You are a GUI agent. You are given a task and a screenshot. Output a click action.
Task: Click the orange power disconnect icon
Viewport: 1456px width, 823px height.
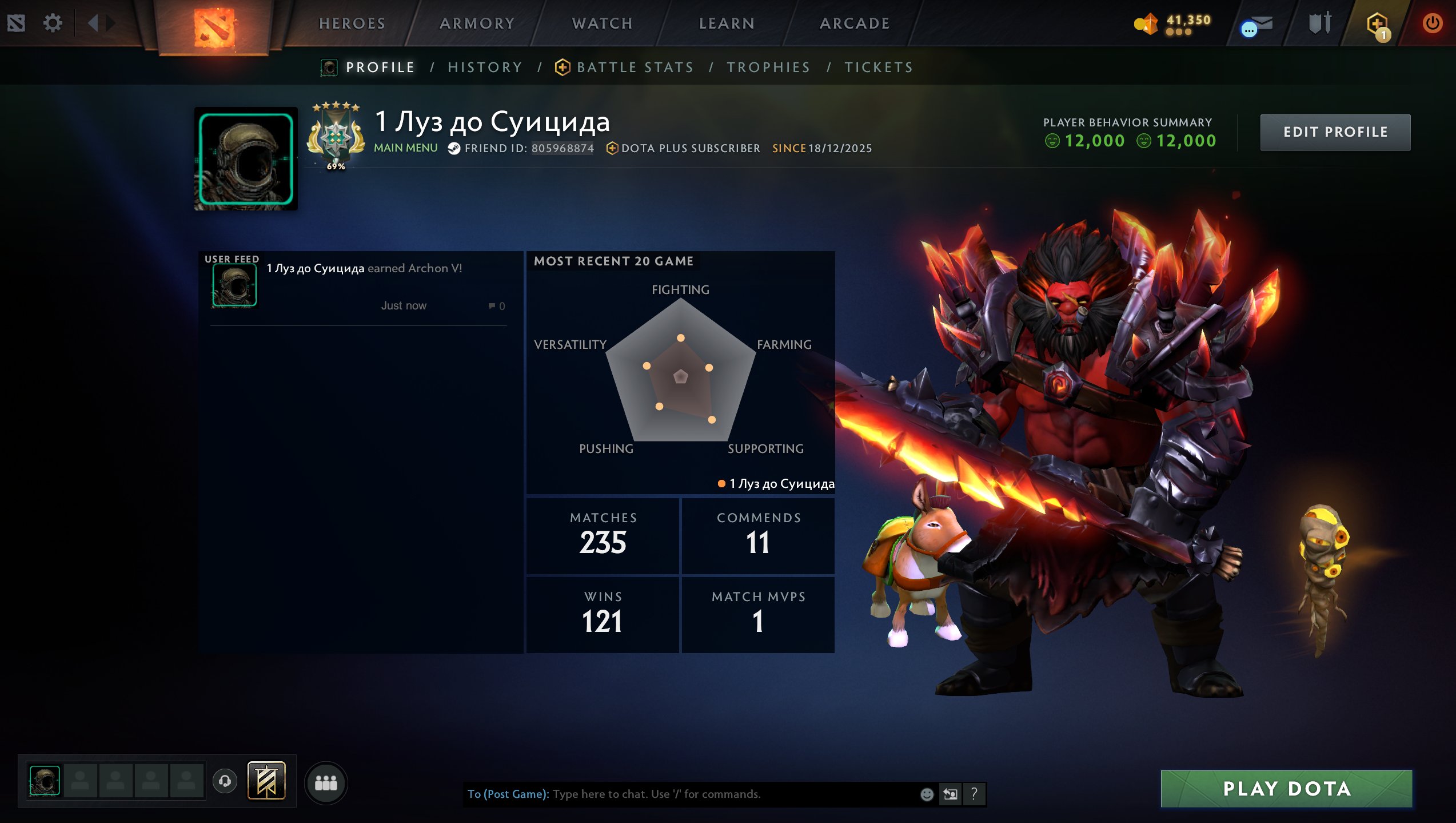pyautogui.click(x=1434, y=23)
